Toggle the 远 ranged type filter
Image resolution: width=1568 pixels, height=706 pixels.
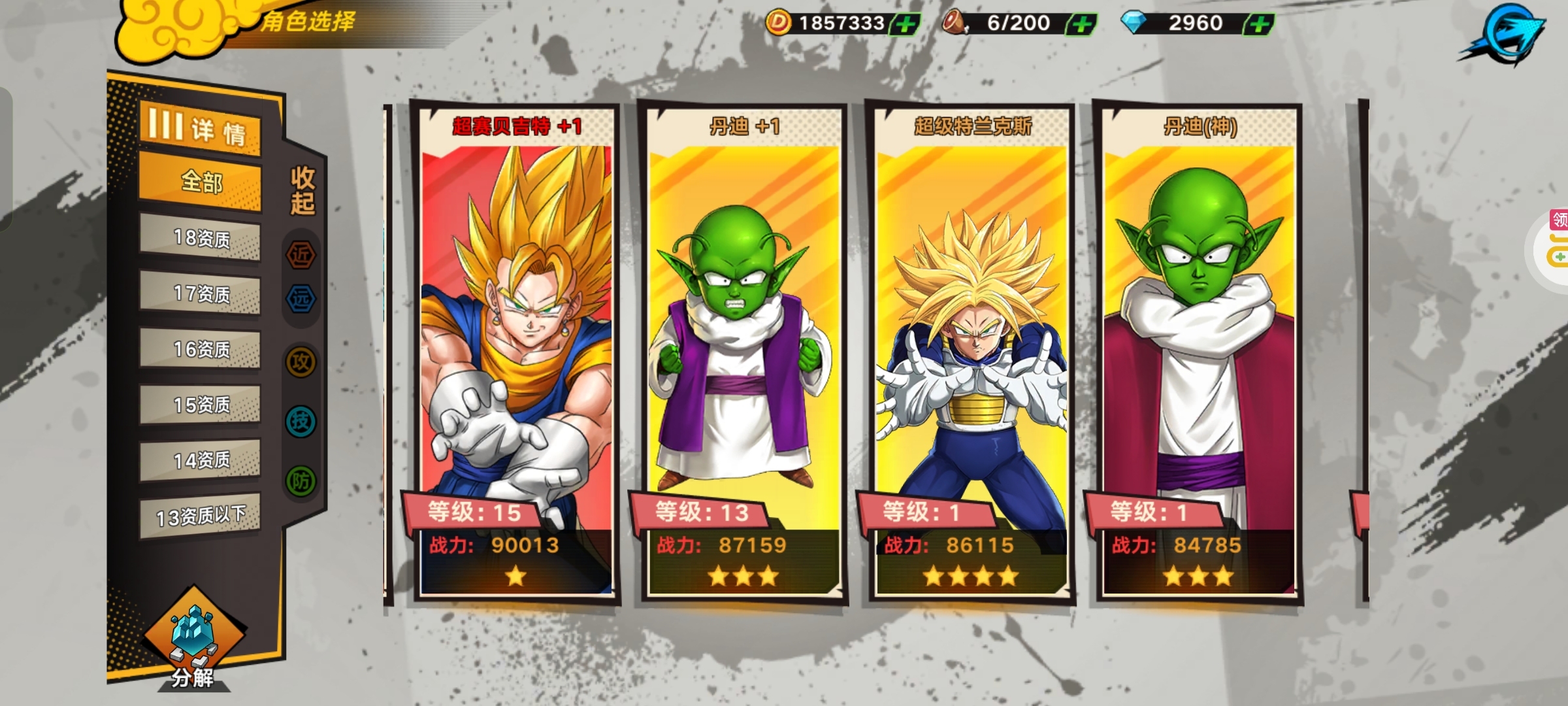point(301,299)
